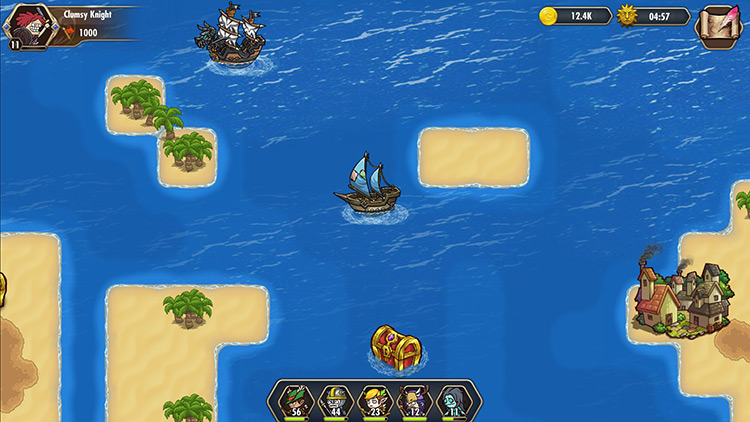The height and width of the screenshot is (422, 750).
Task: Select the antlered purple hero portrait
Action: pyautogui.click(x=414, y=400)
